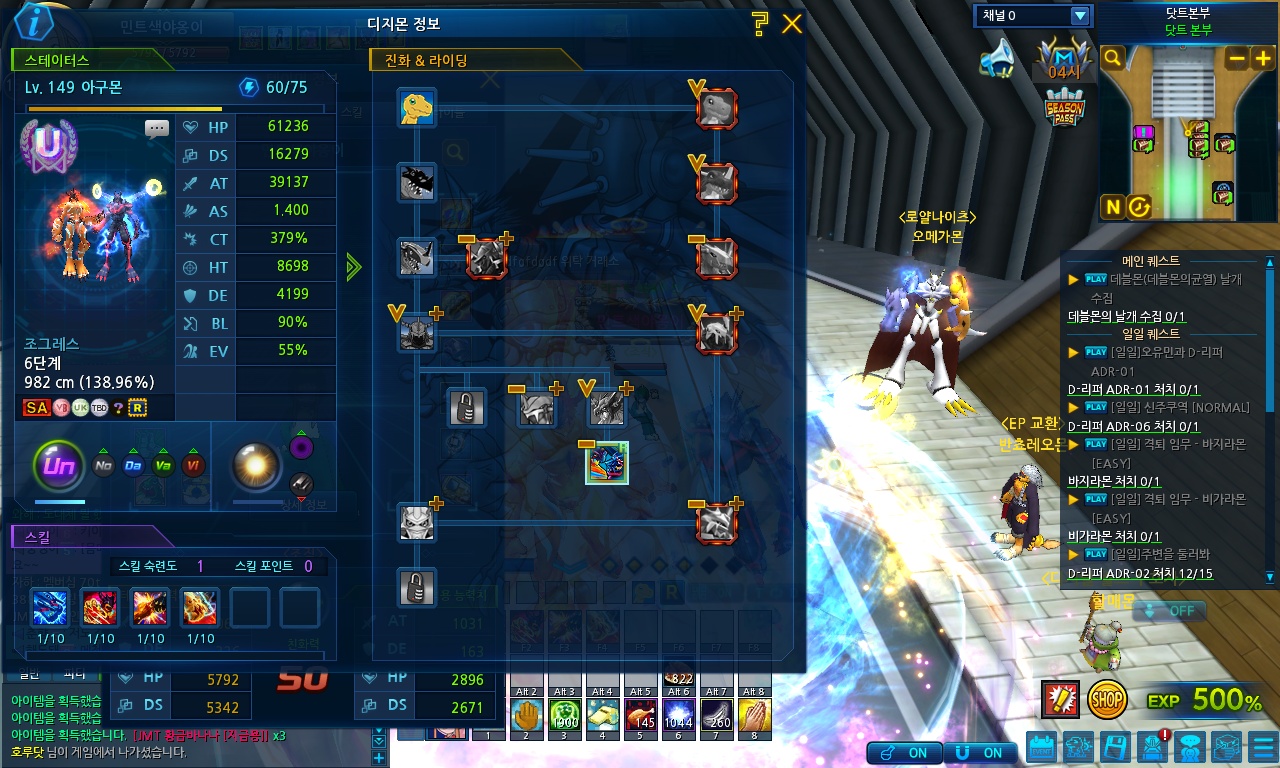Open the red exclamation alert icon

(x=1059, y=699)
